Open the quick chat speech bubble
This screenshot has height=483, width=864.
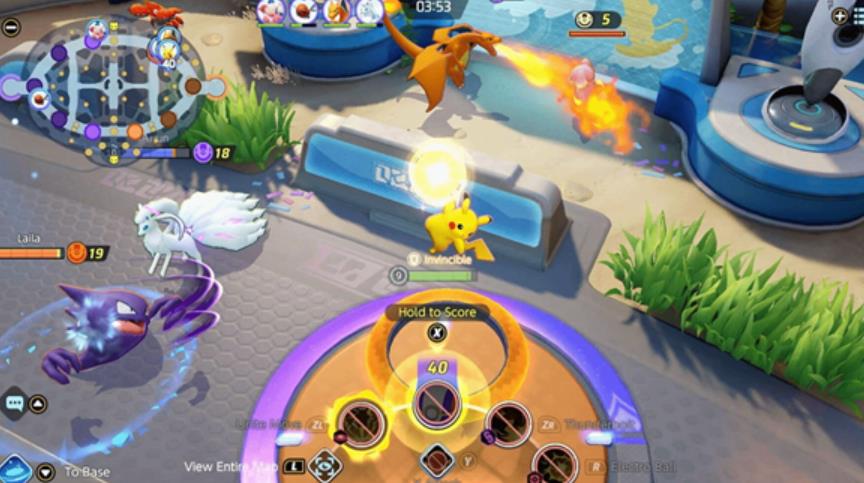point(14,403)
